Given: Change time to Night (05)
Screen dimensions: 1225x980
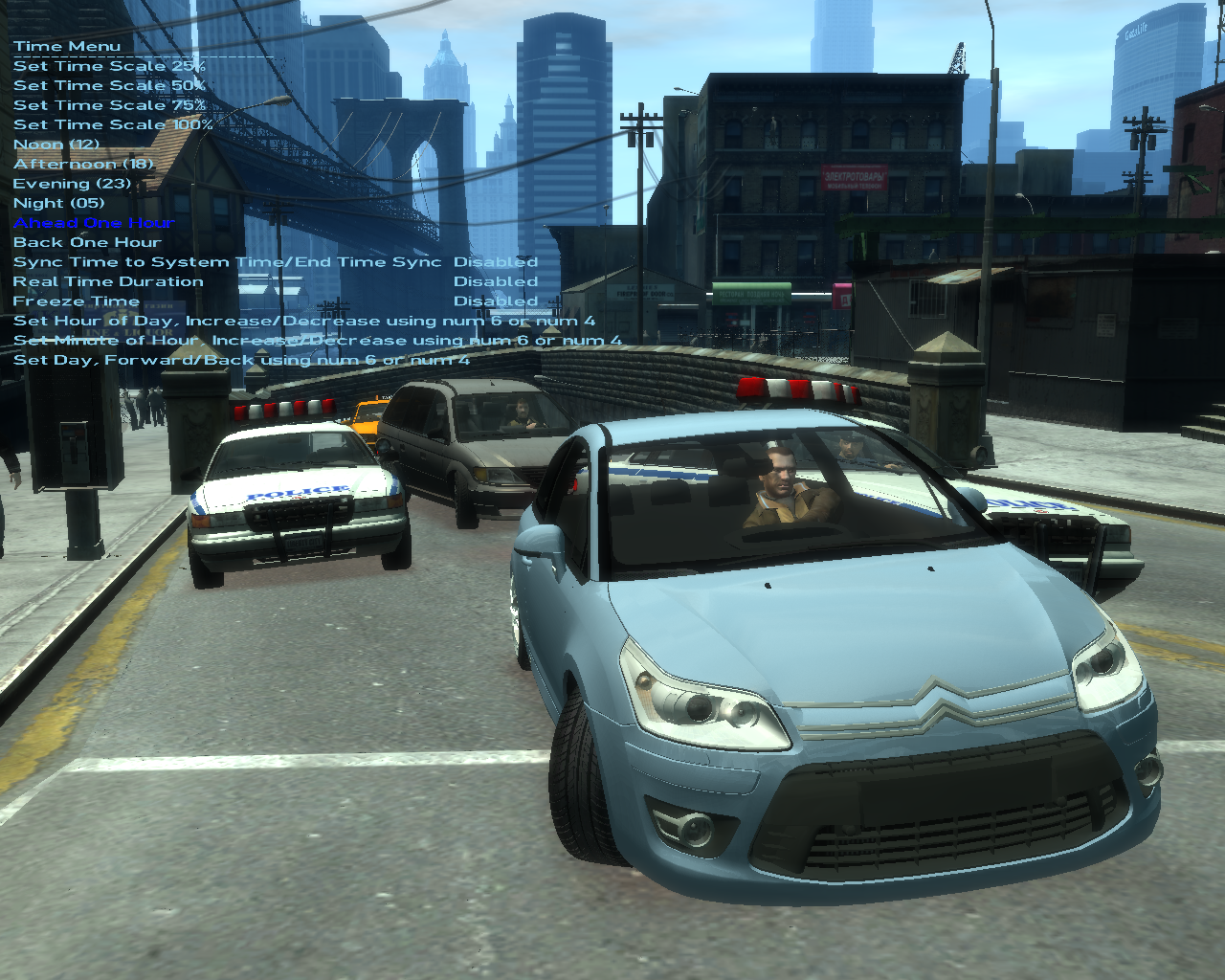Looking at the screenshot, I should click(58, 203).
